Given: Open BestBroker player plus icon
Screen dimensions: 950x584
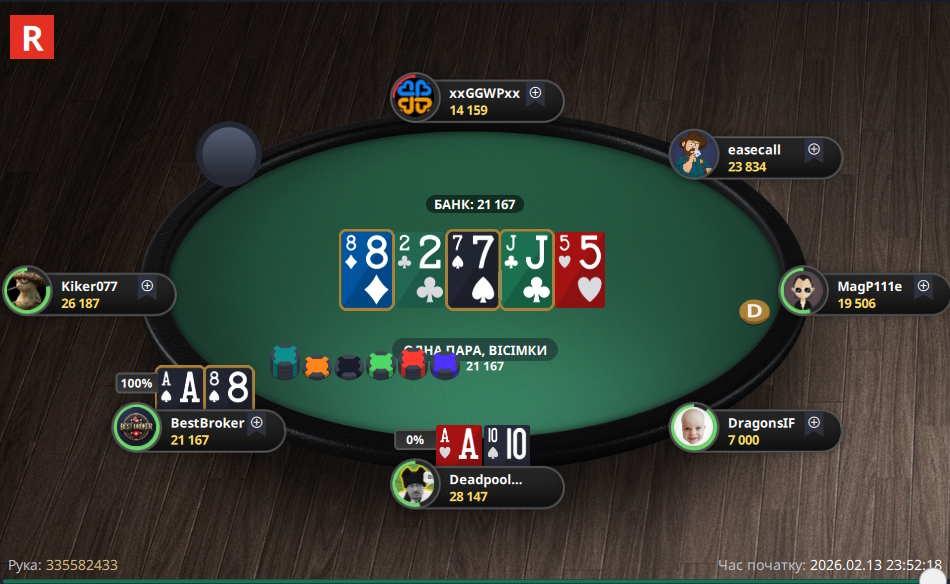Looking at the screenshot, I should [256, 423].
